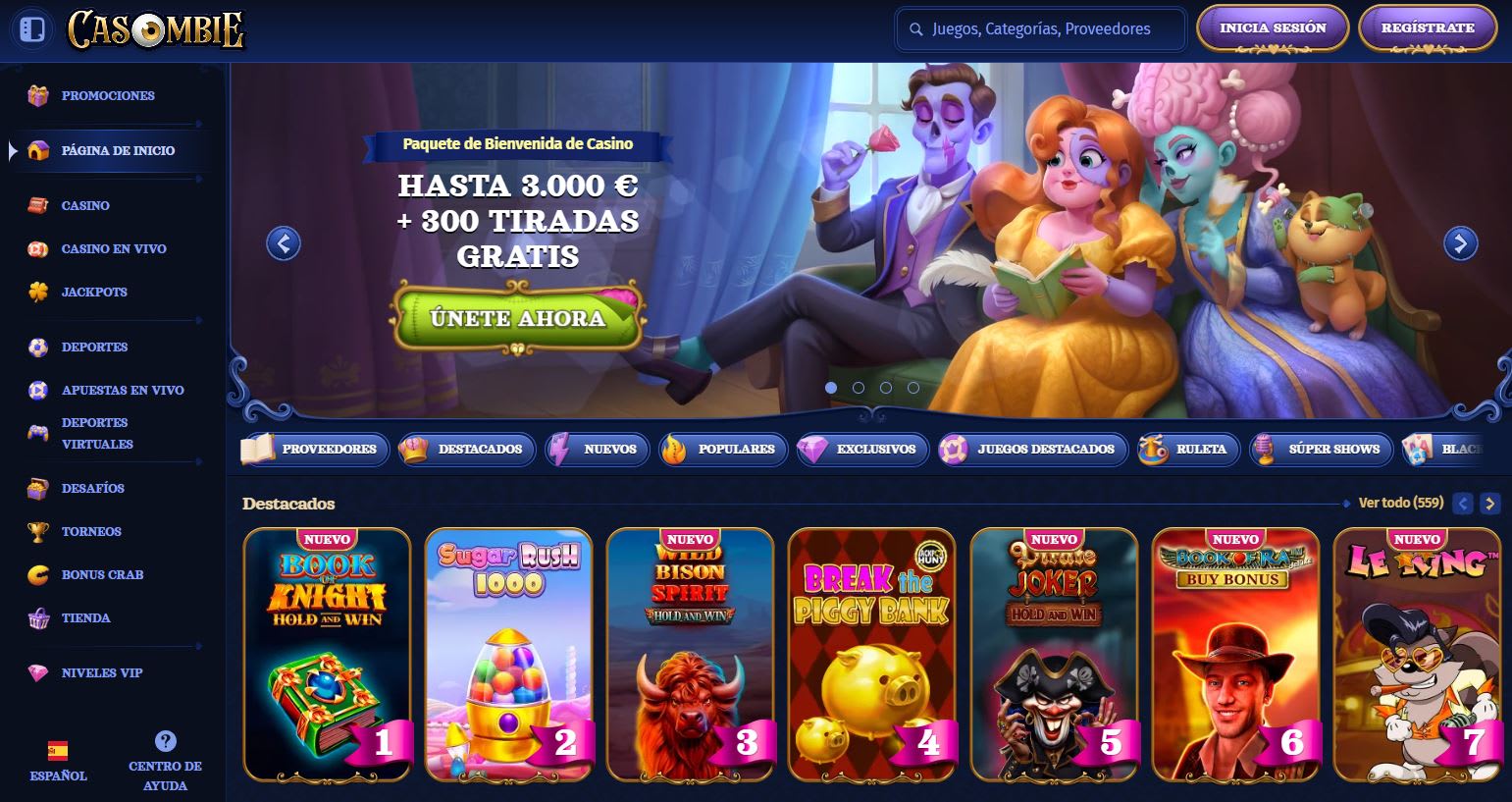Screen dimensions: 1512x802
Task: Open the Jackpots section from the sidebar
Action: 39,292
